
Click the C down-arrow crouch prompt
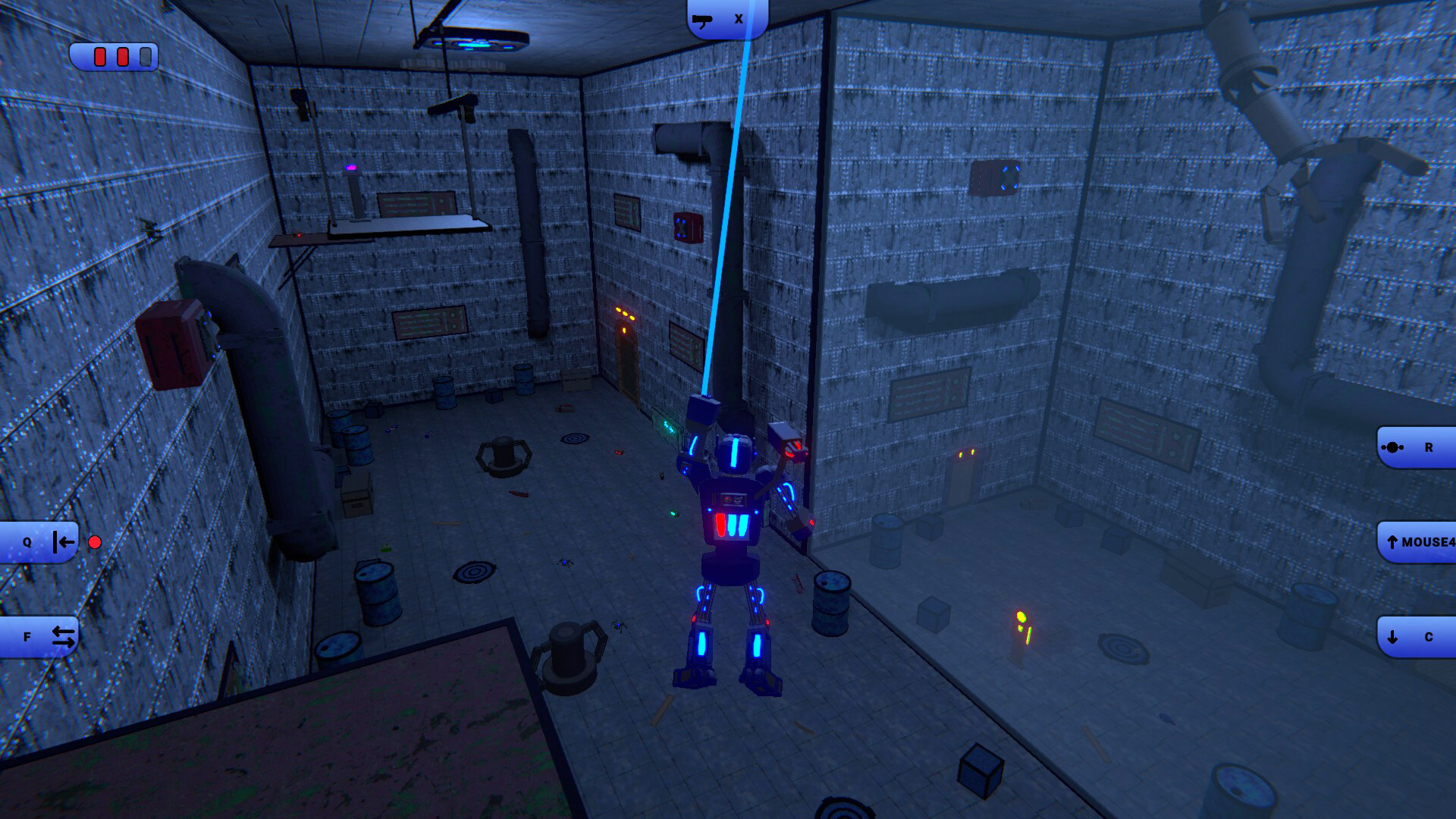click(1417, 635)
